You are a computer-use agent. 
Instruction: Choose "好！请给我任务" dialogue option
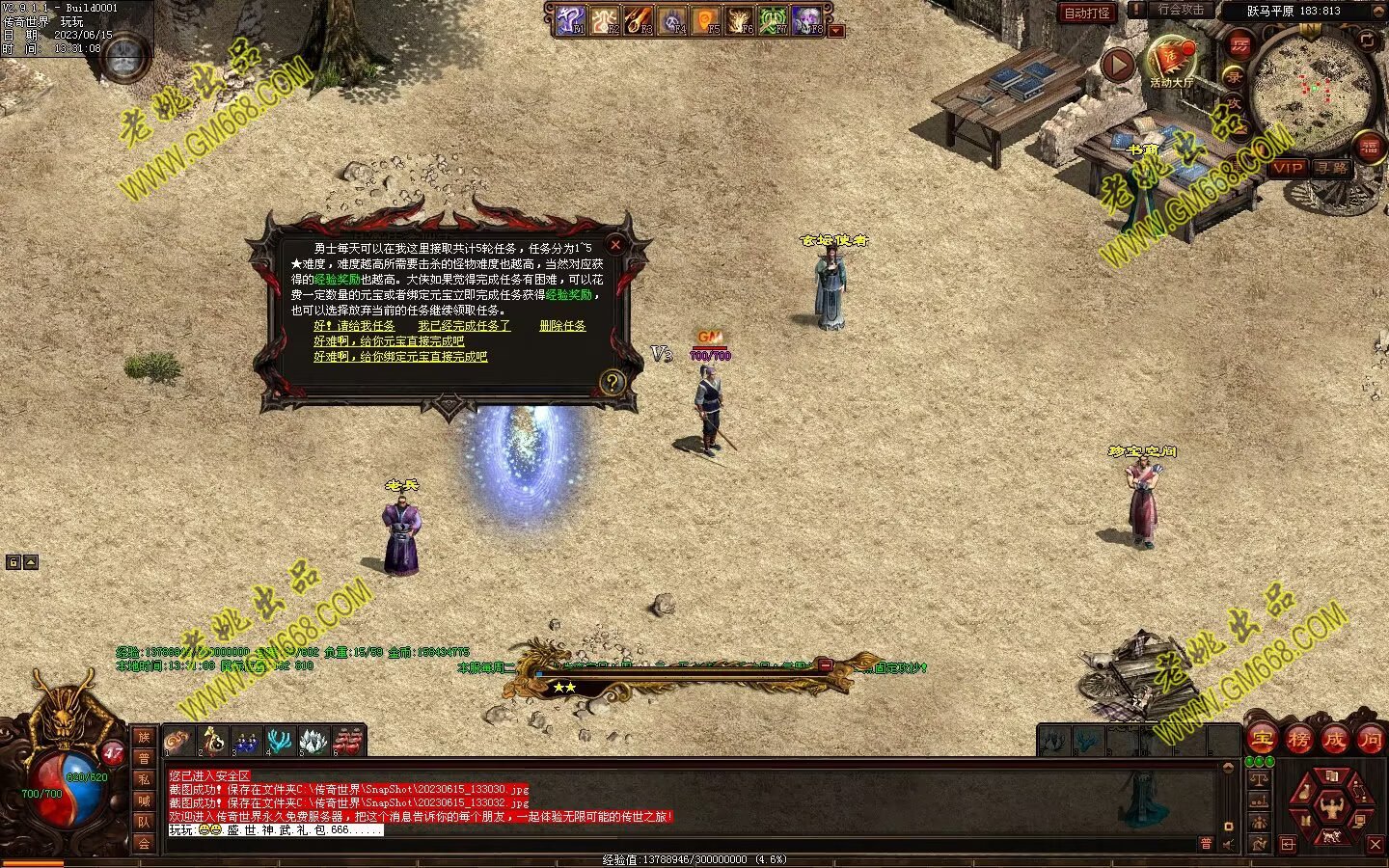pyautogui.click(x=354, y=326)
